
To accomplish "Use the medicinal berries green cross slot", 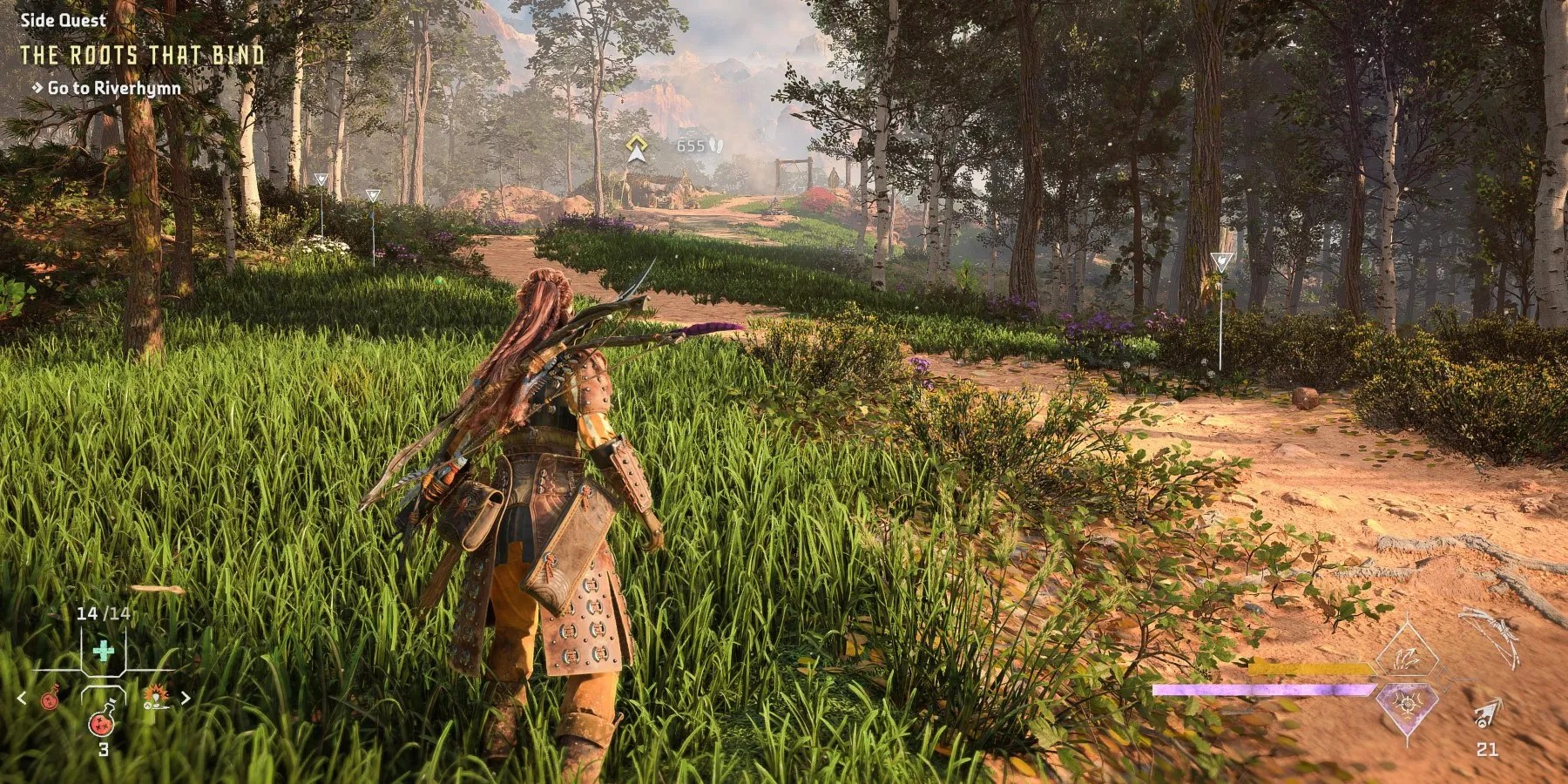I will pyautogui.click(x=104, y=651).
